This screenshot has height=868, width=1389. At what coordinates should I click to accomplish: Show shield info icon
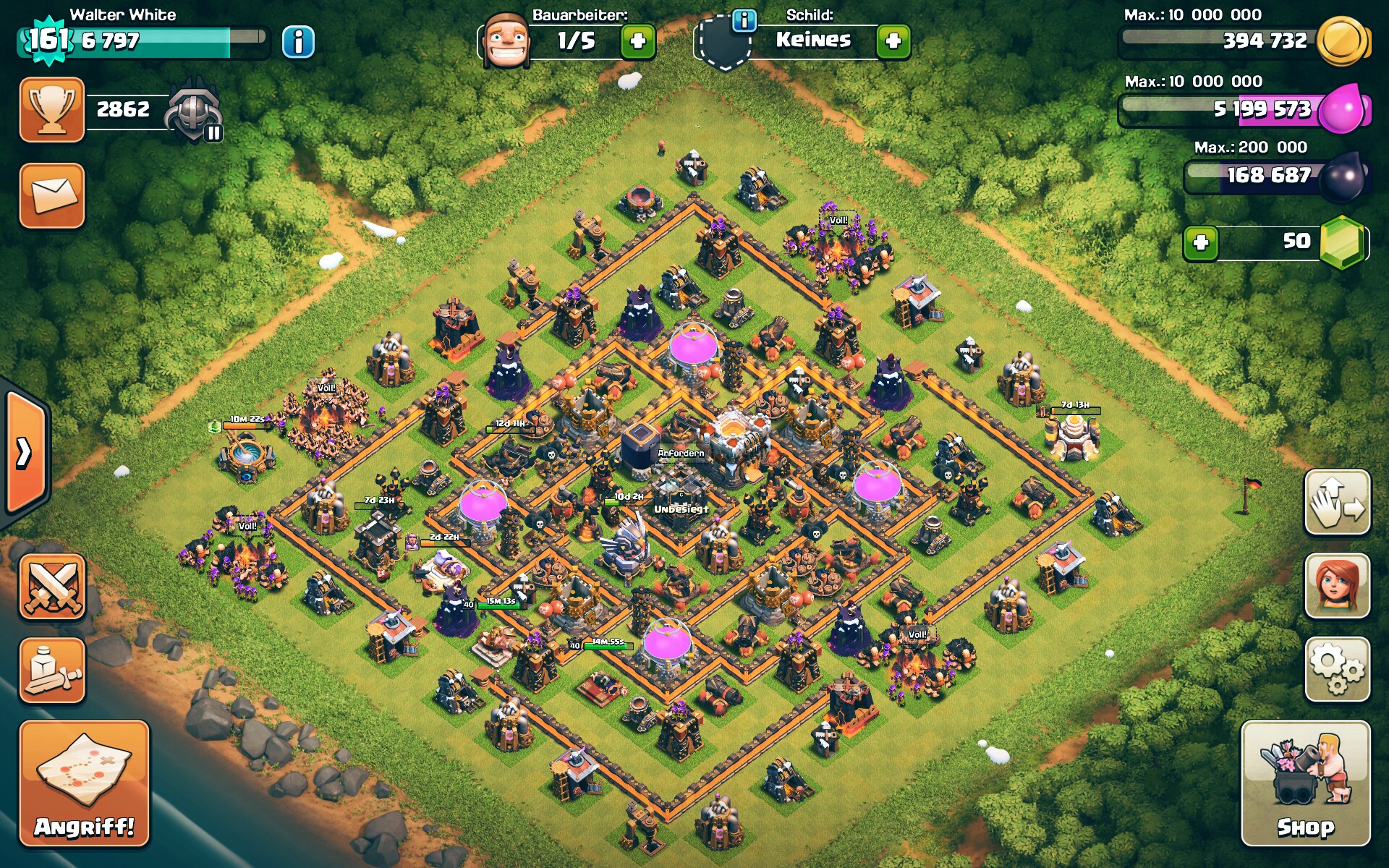[x=744, y=20]
